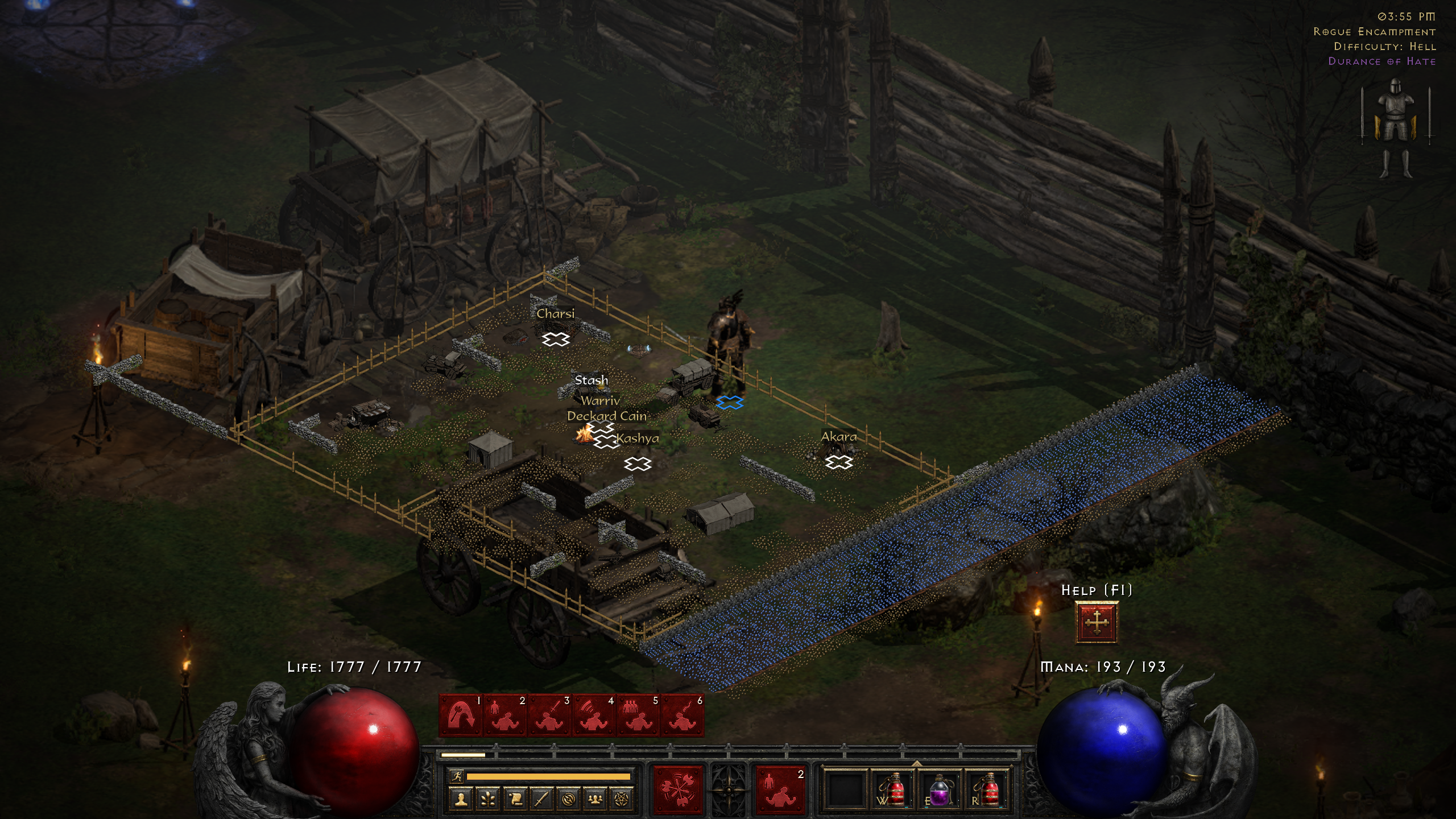Show the skill tree panel
Image resolution: width=1456 pixels, height=819 pixels.
click(x=488, y=800)
